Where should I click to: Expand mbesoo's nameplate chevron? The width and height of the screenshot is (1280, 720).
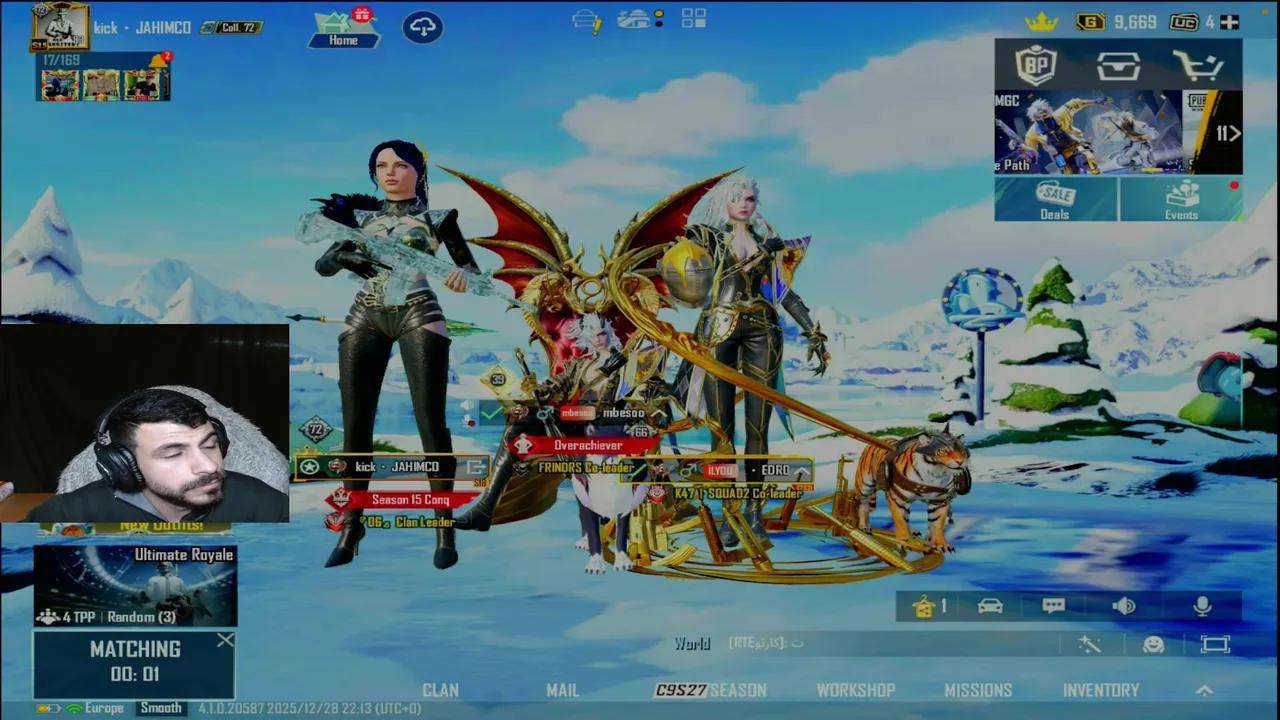(x=657, y=412)
